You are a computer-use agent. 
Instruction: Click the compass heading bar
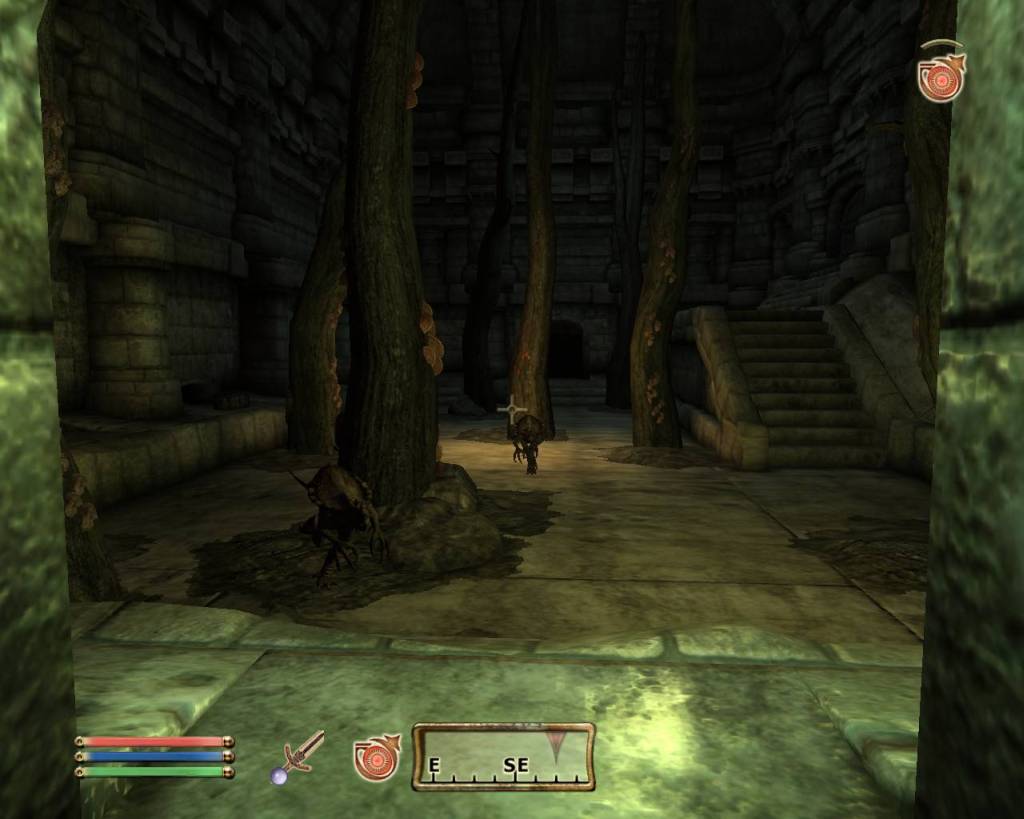point(503,757)
